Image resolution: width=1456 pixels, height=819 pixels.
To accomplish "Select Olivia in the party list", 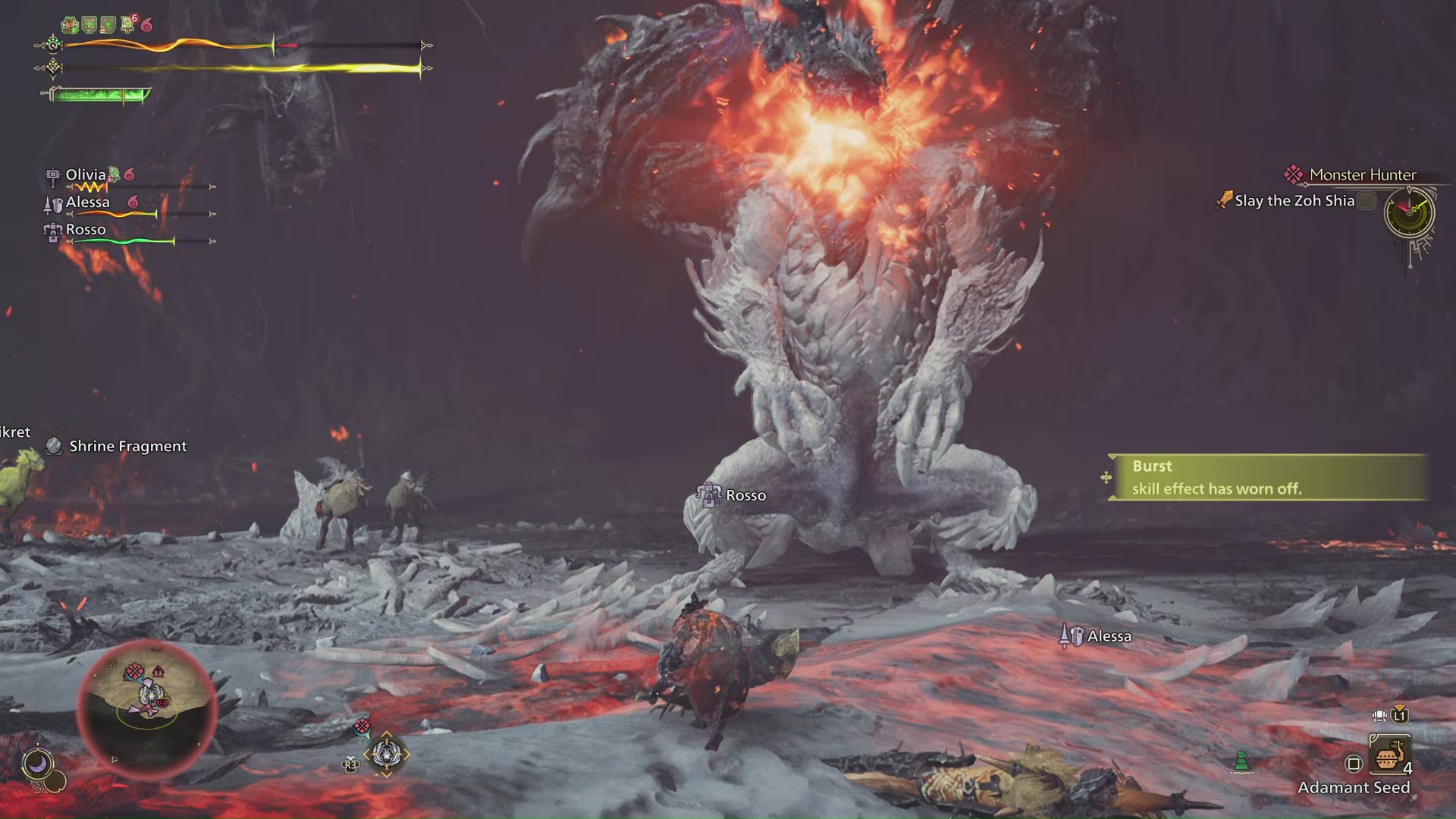I will 86,175.
